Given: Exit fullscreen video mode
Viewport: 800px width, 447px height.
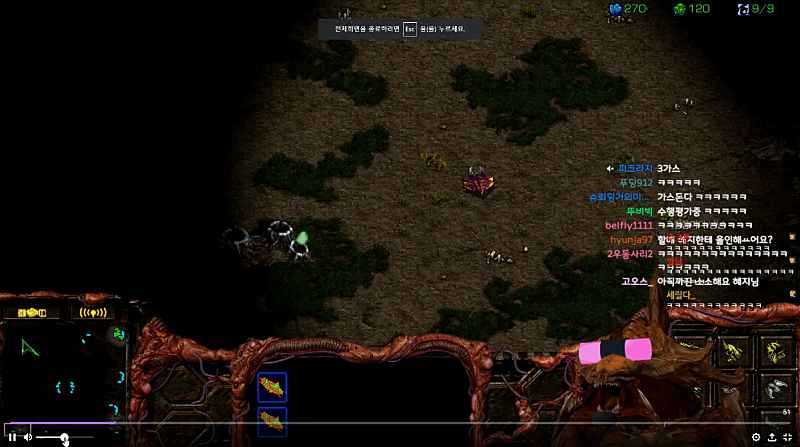Looking at the screenshot, I should tap(787, 437).
